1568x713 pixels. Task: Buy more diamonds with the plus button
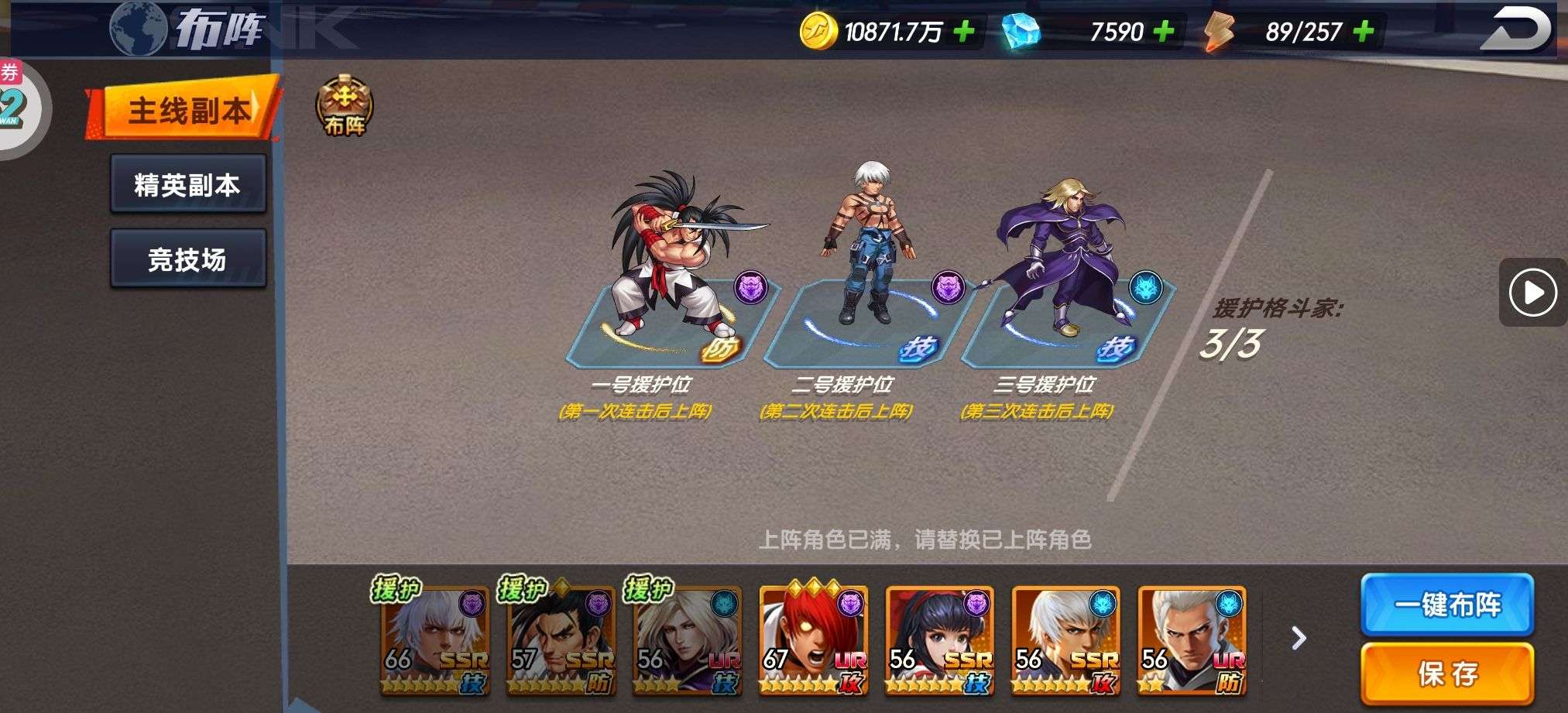1163,32
